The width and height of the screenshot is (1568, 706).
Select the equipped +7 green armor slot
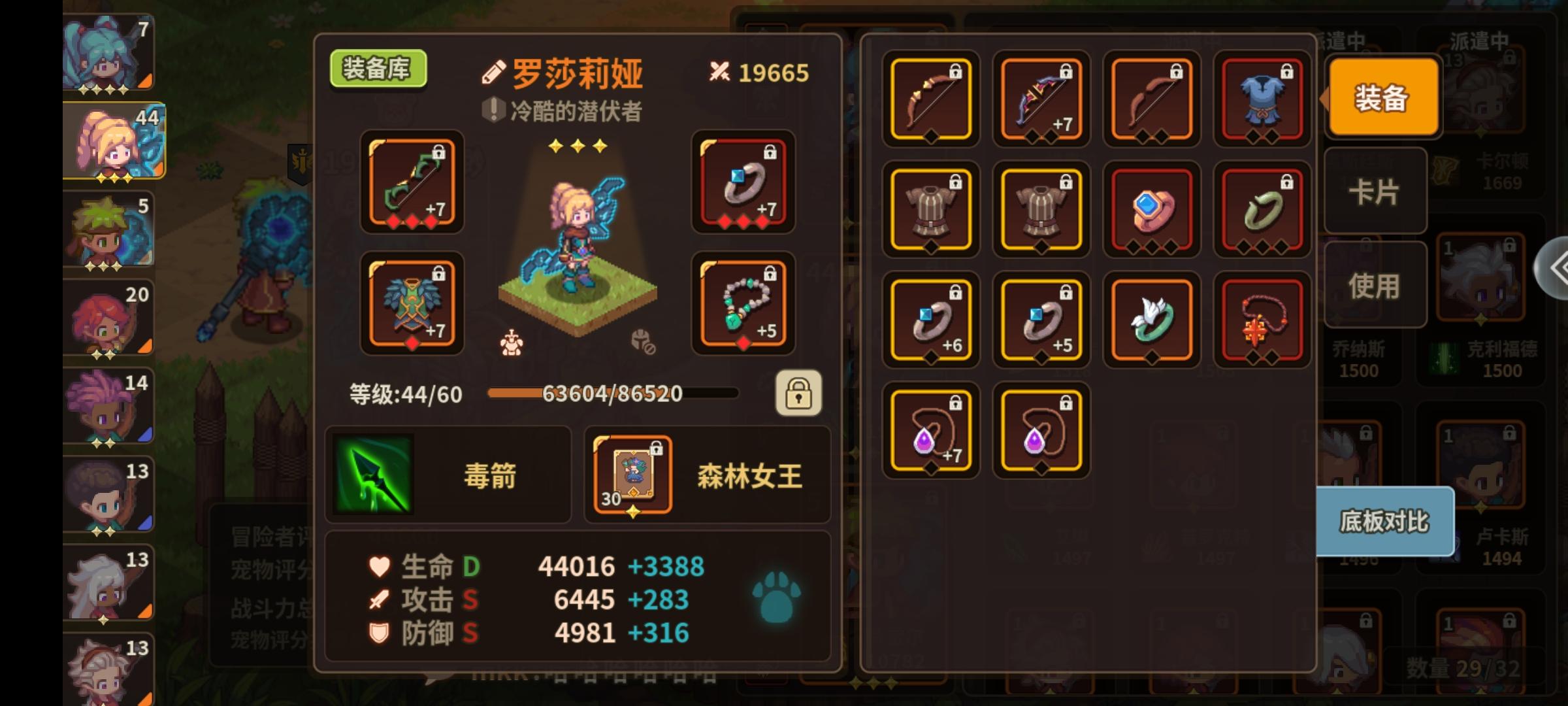click(x=410, y=304)
